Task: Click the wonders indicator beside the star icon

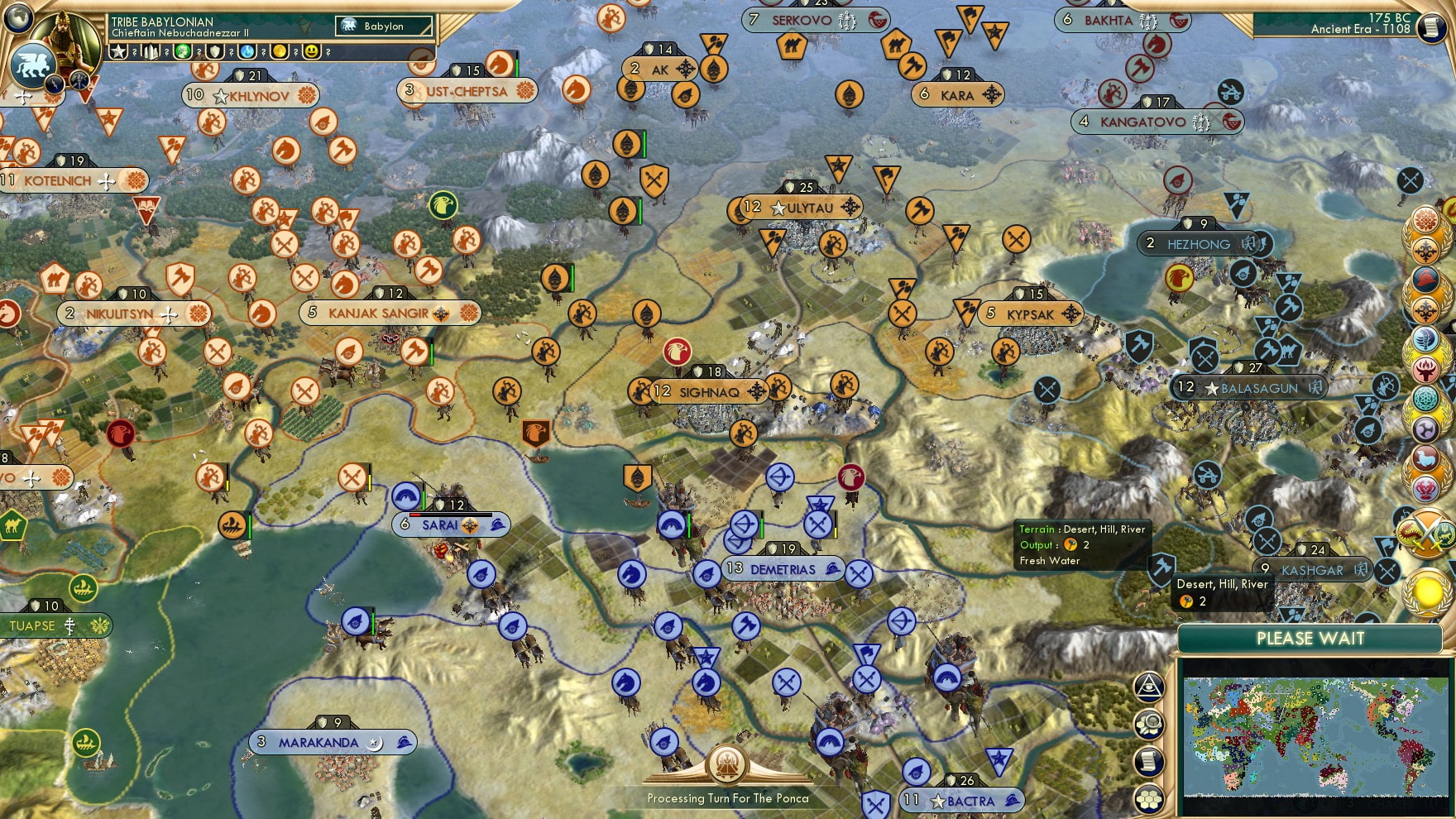Action: [x=118, y=51]
